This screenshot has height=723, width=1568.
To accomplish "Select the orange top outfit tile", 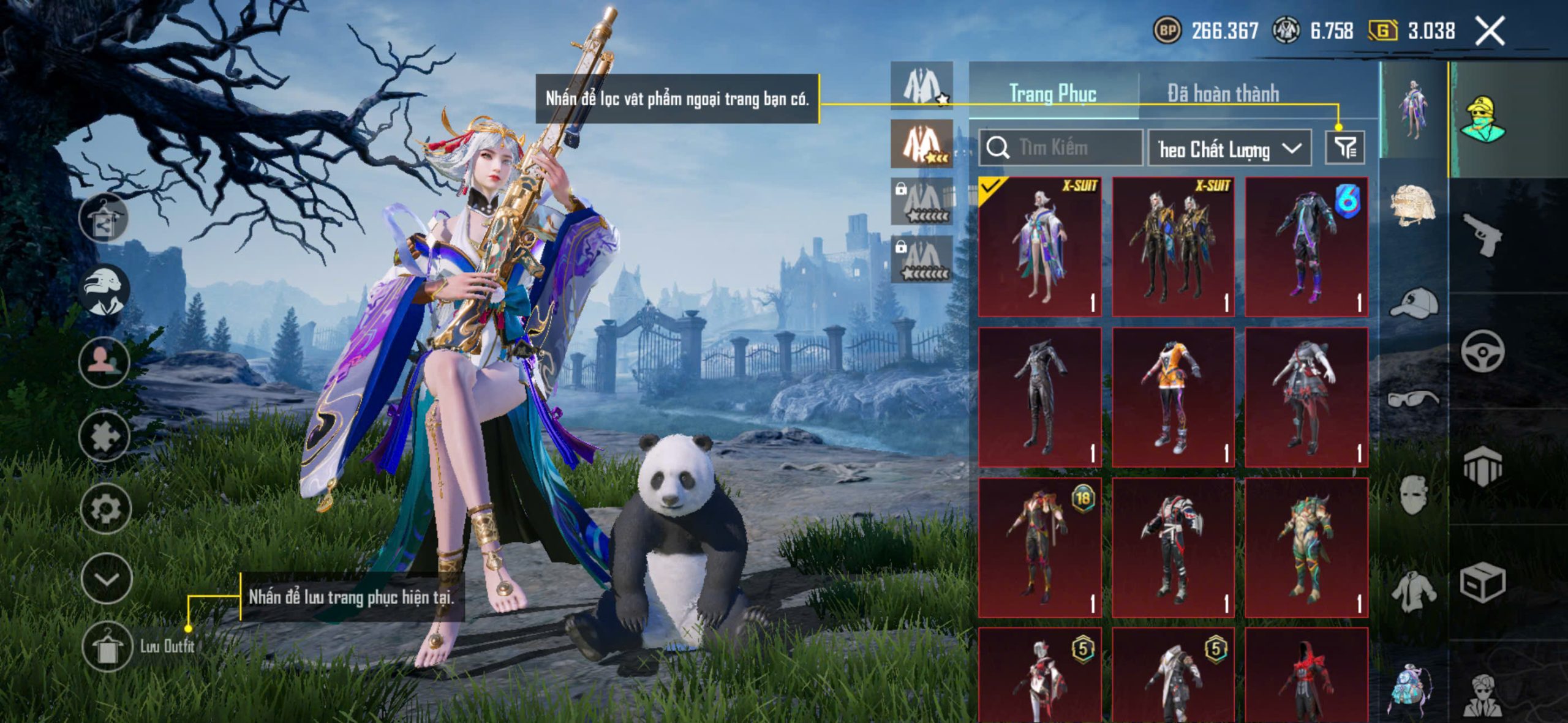I will pyautogui.click(x=1173, y=397).
